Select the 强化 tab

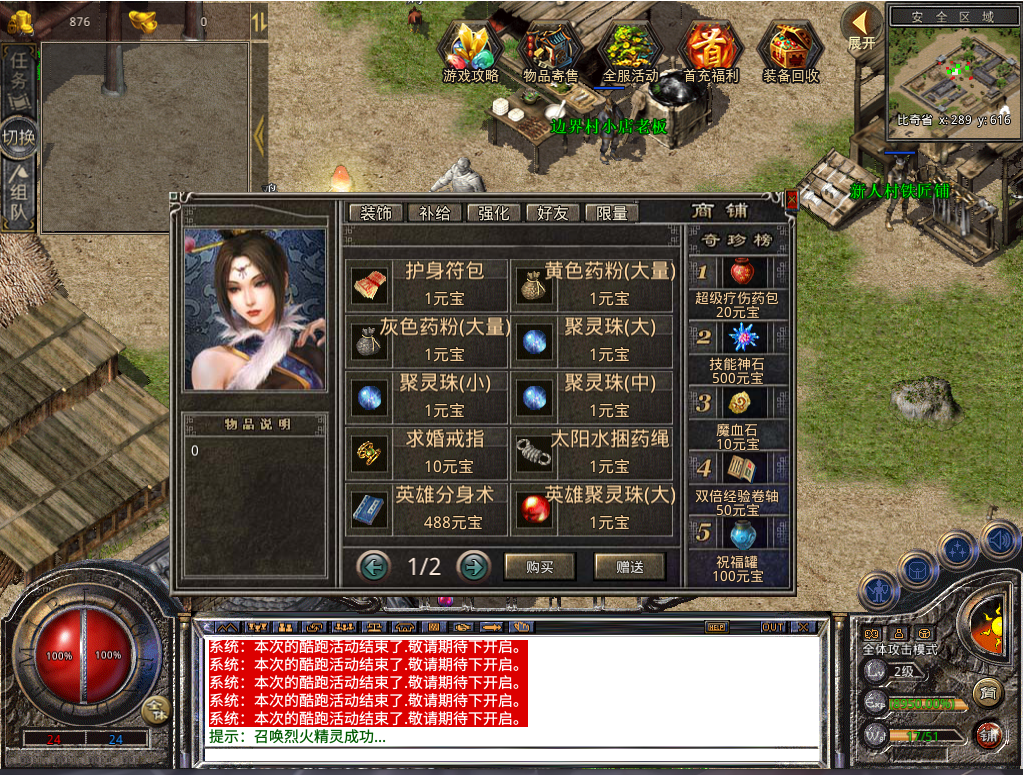pyautogui.click(x=494, y=213)
